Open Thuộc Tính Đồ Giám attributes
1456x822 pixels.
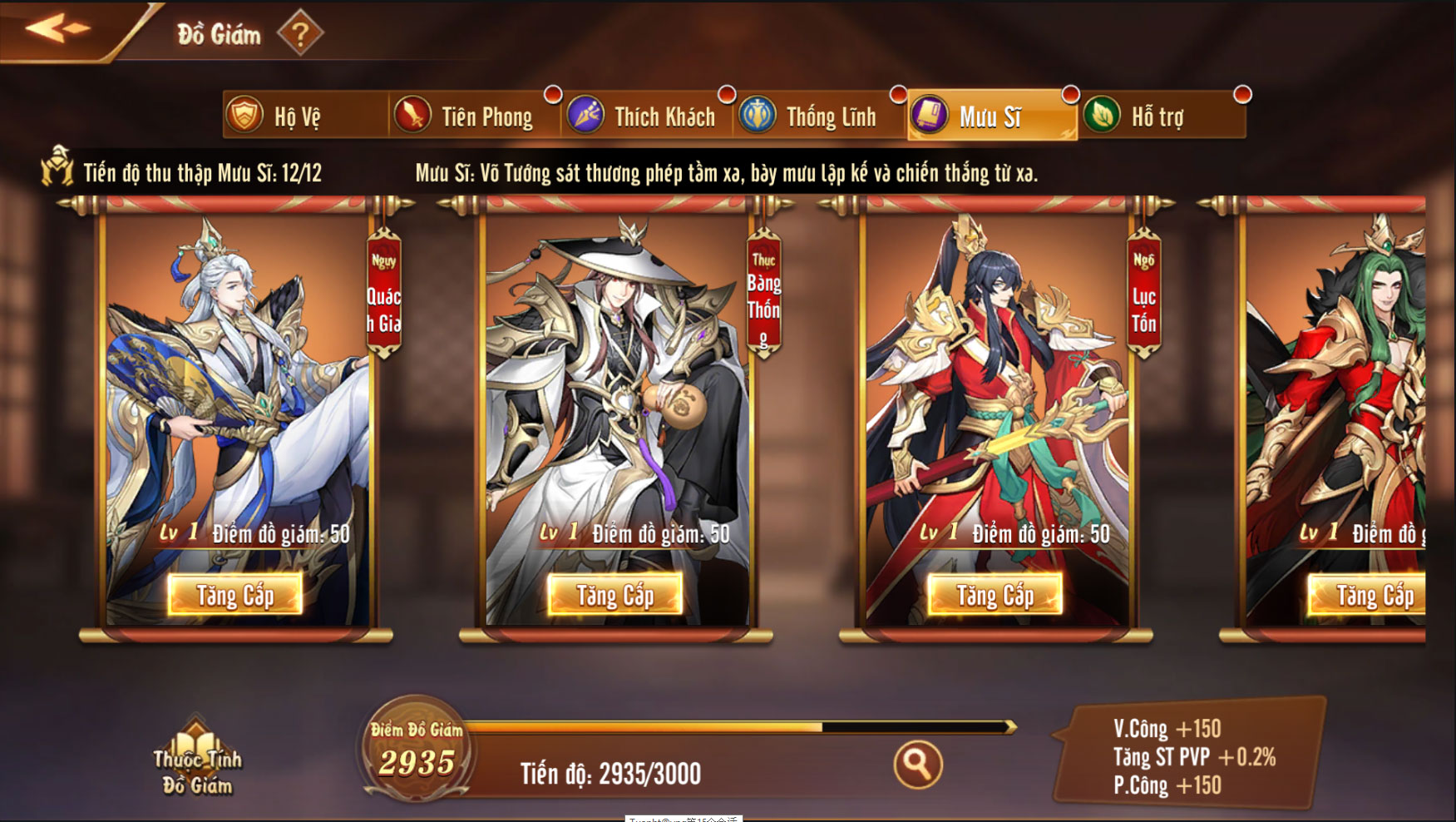197,759
